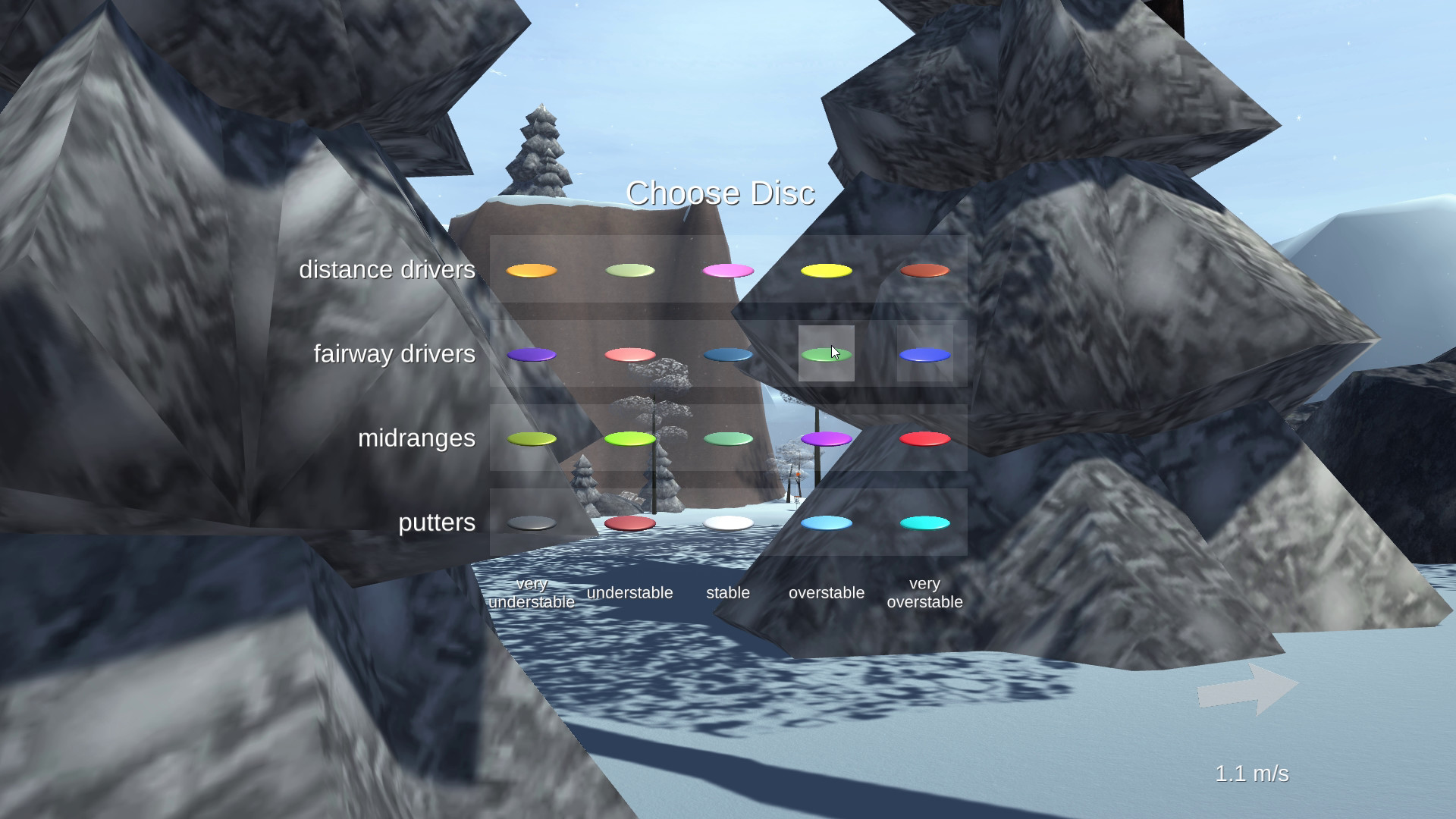Choose the bright green understable midrange
This screenshot has width=1456, height=819.
[630, 438]
